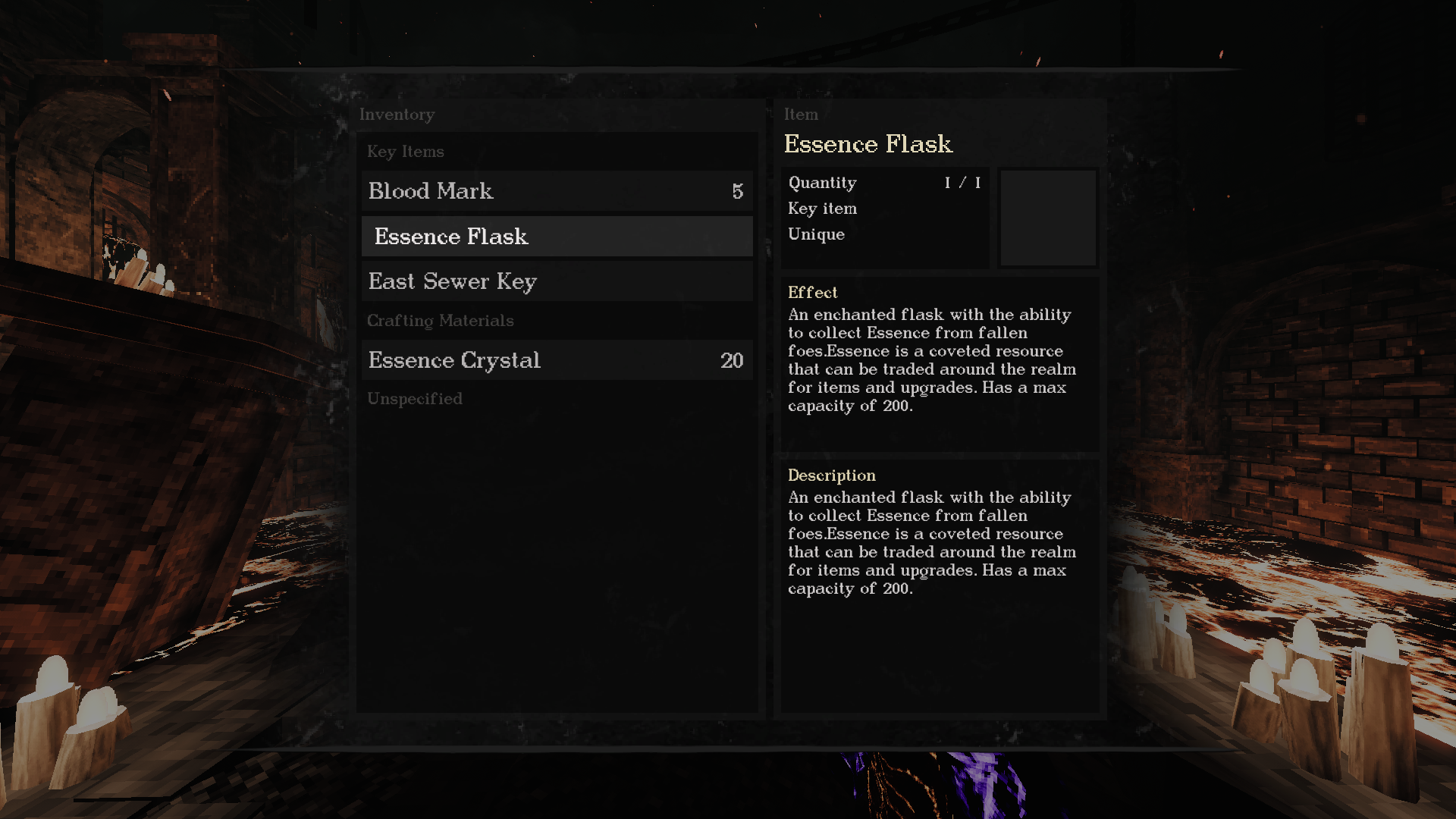
Task: Switch to the Item details panel
Action: click(802, 115)
